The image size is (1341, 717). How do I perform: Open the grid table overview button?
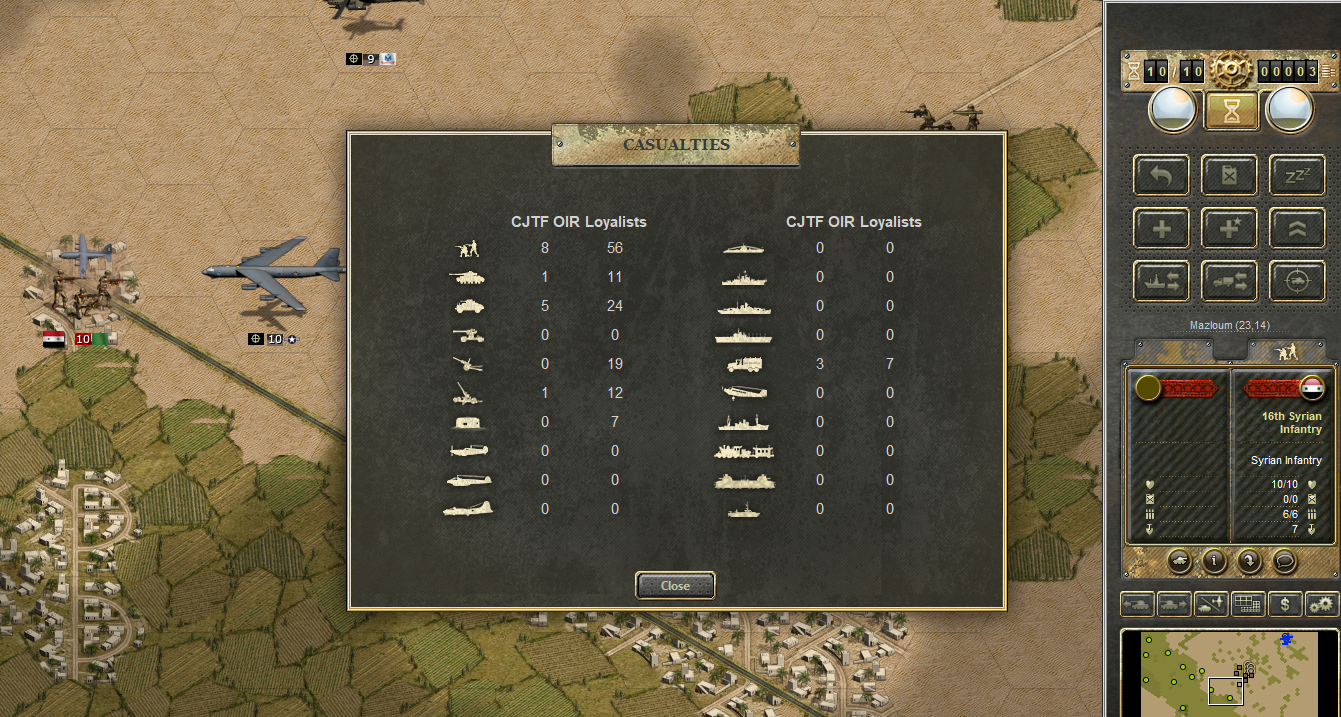point(1248,604)
